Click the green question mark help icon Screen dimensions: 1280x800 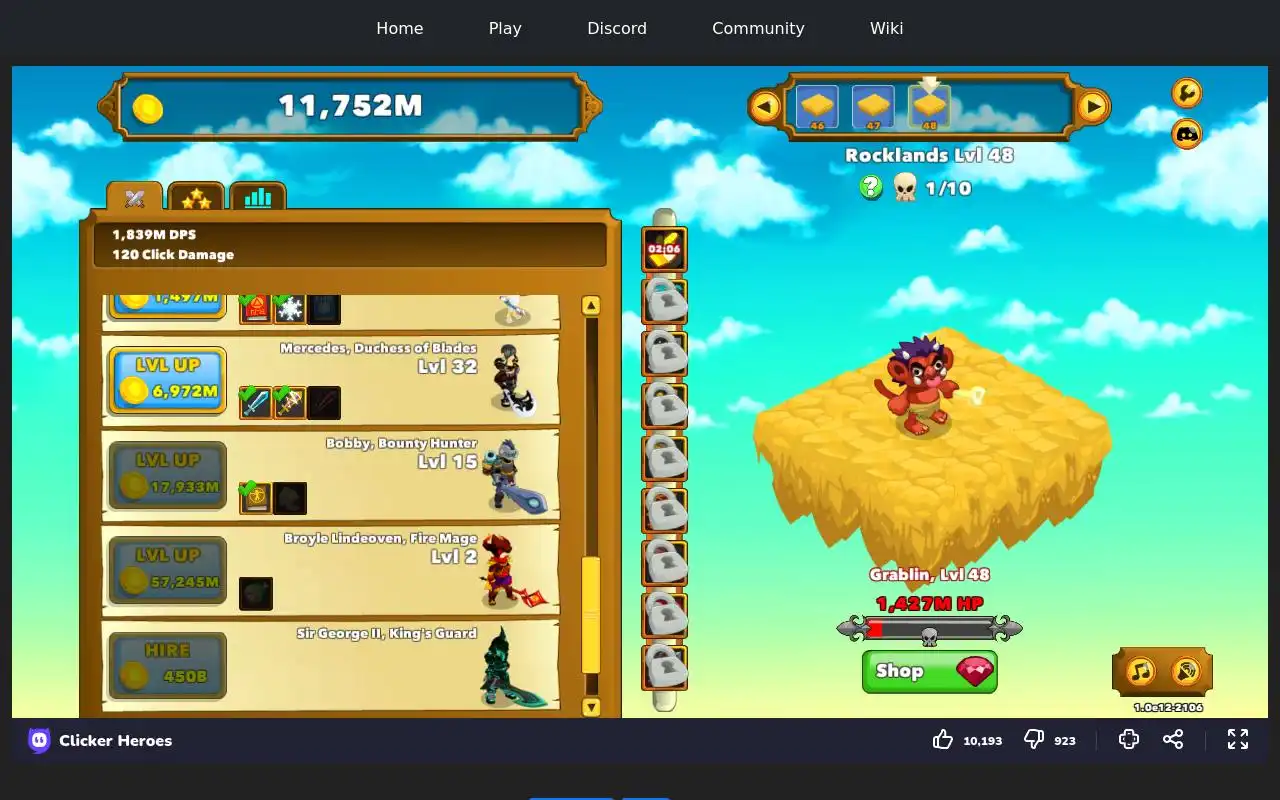pos(871,187)
